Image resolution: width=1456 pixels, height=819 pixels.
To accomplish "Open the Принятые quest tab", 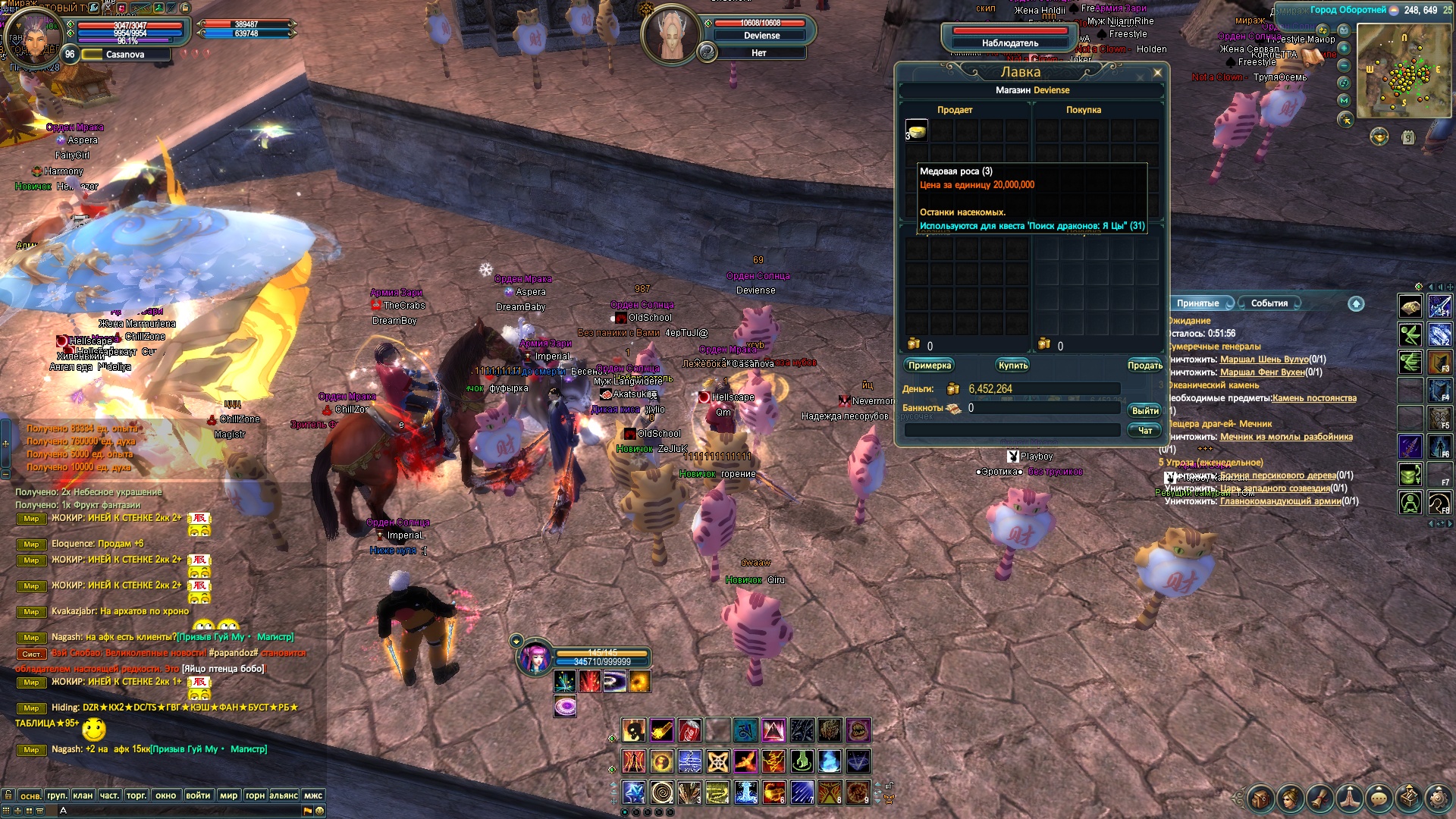I will tap(1197, 303).
